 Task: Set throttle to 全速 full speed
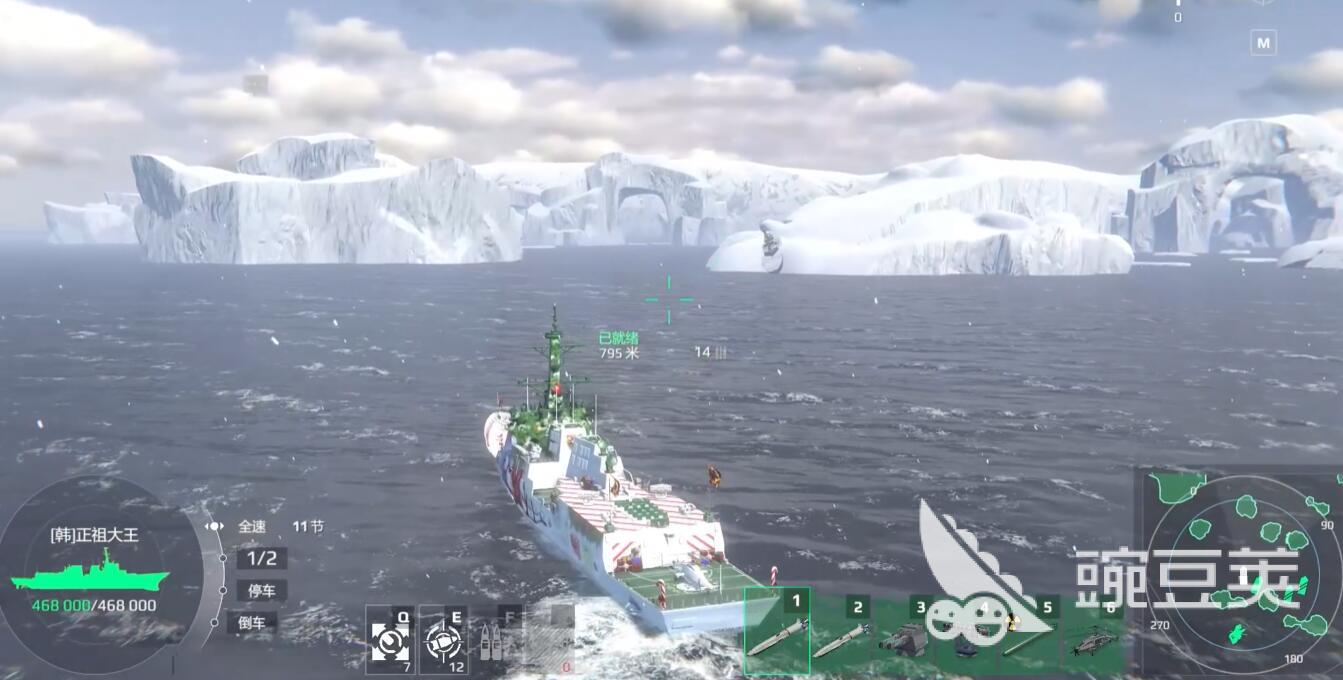252,526
